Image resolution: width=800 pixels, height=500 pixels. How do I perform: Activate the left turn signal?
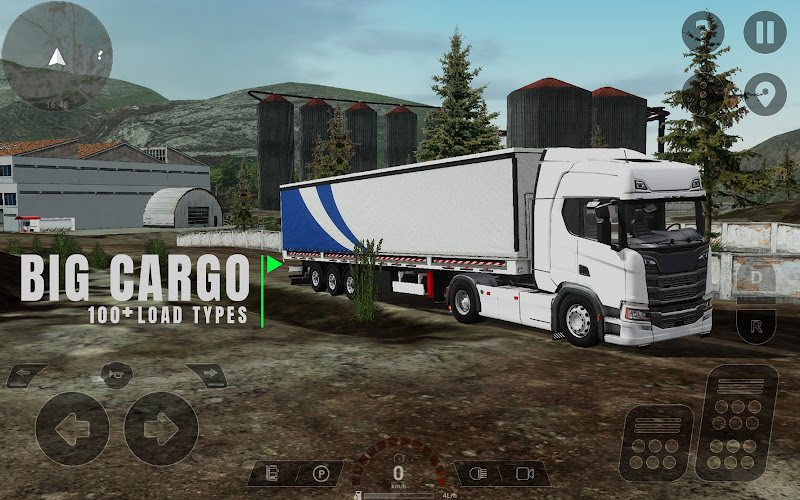click(x=27, y=376)
